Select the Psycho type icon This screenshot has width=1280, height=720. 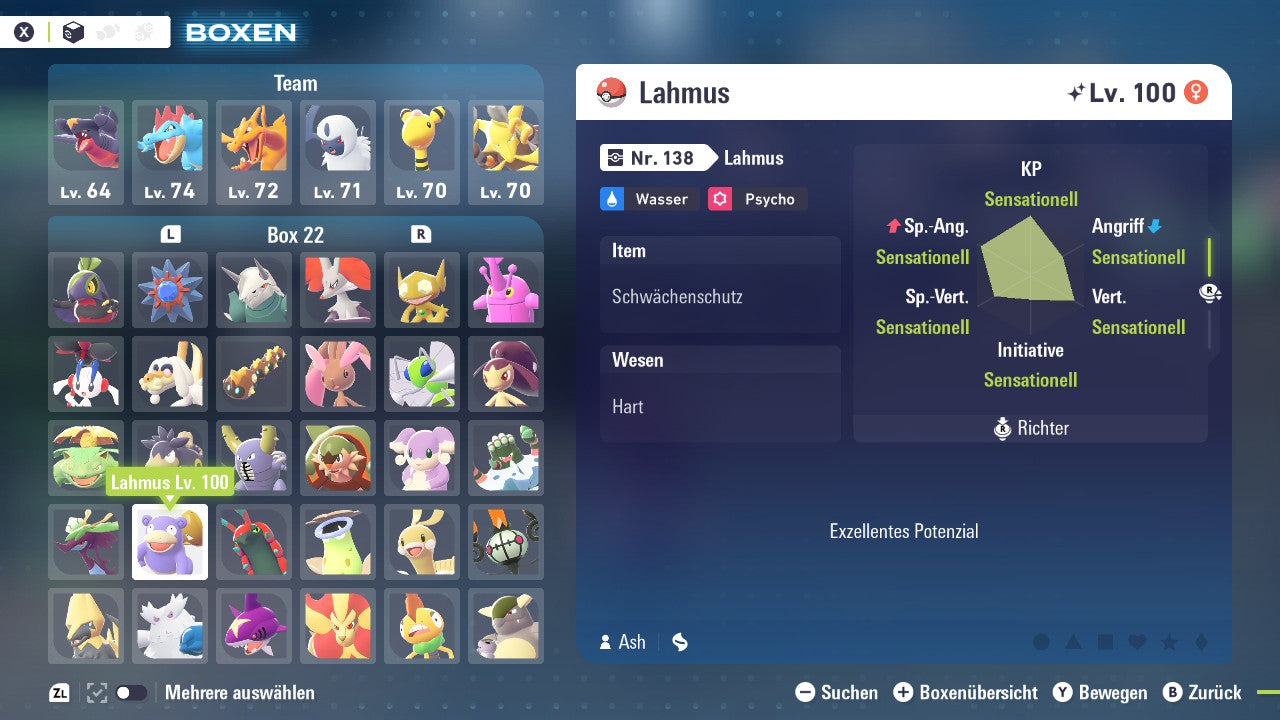pos(719,198)
